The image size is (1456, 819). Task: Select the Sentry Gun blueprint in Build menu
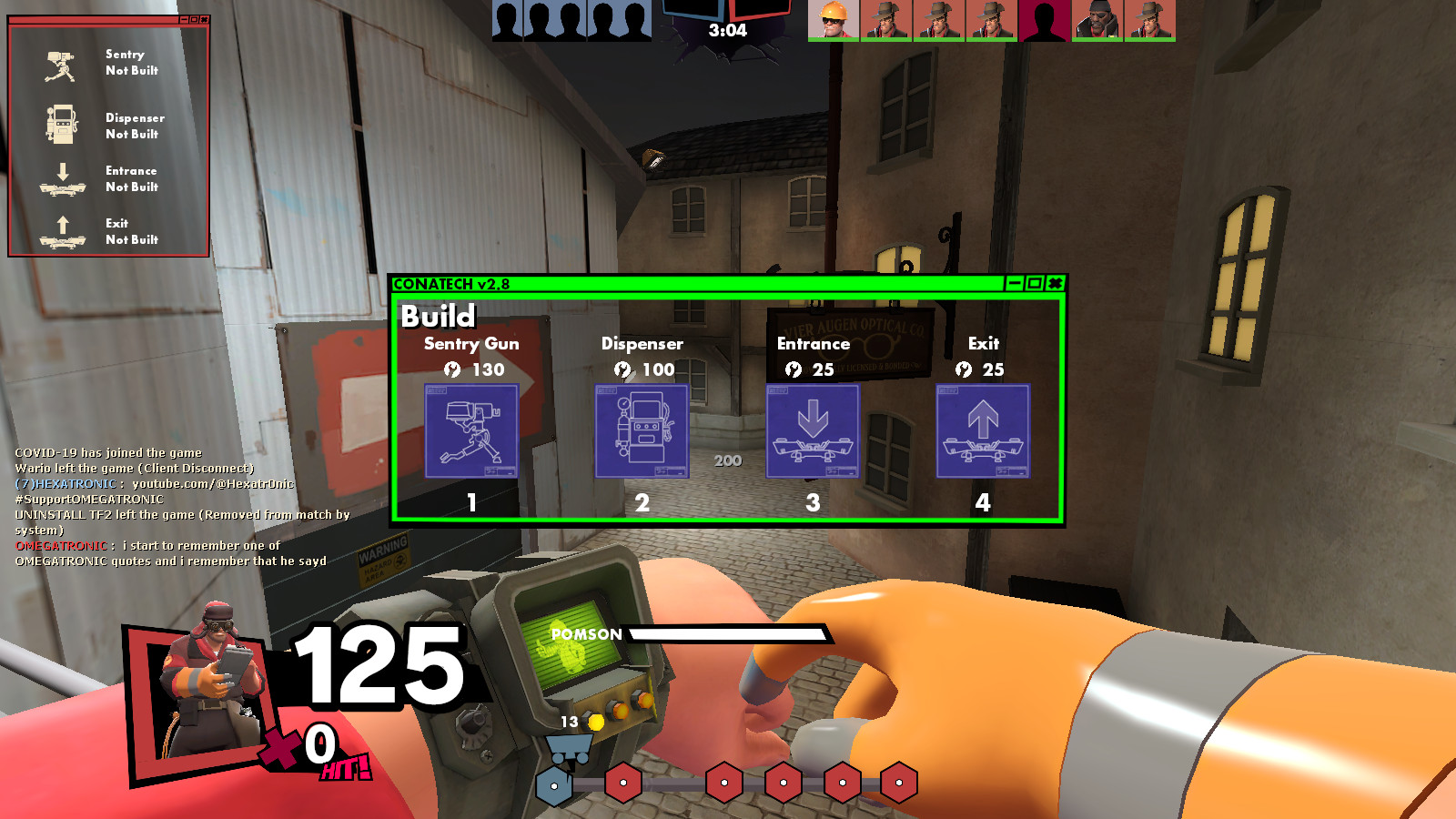coord(471,432)
